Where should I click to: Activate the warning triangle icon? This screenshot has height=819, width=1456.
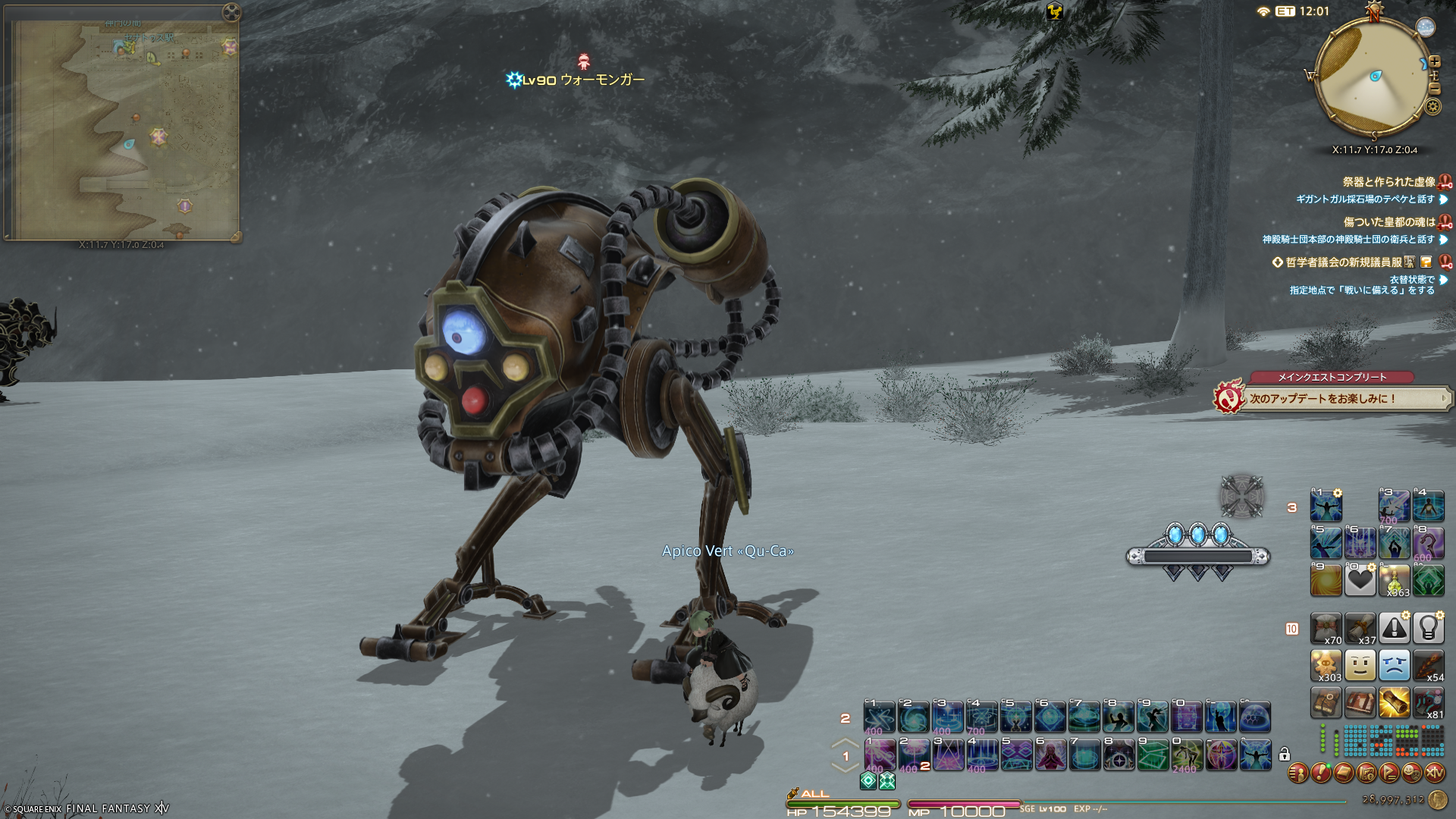tap(1394, 628)
